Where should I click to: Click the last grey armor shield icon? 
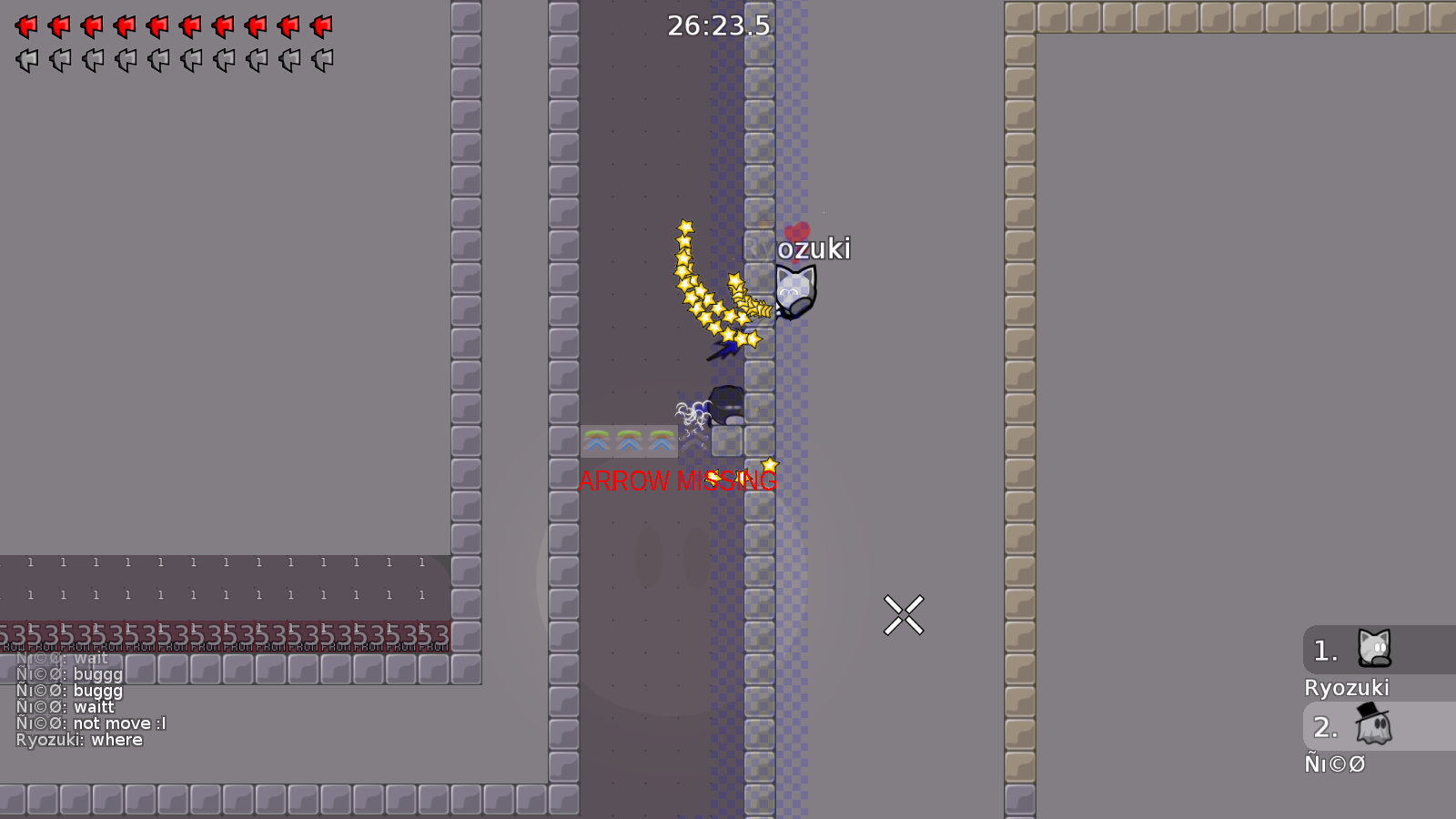(x=321, y=59)
